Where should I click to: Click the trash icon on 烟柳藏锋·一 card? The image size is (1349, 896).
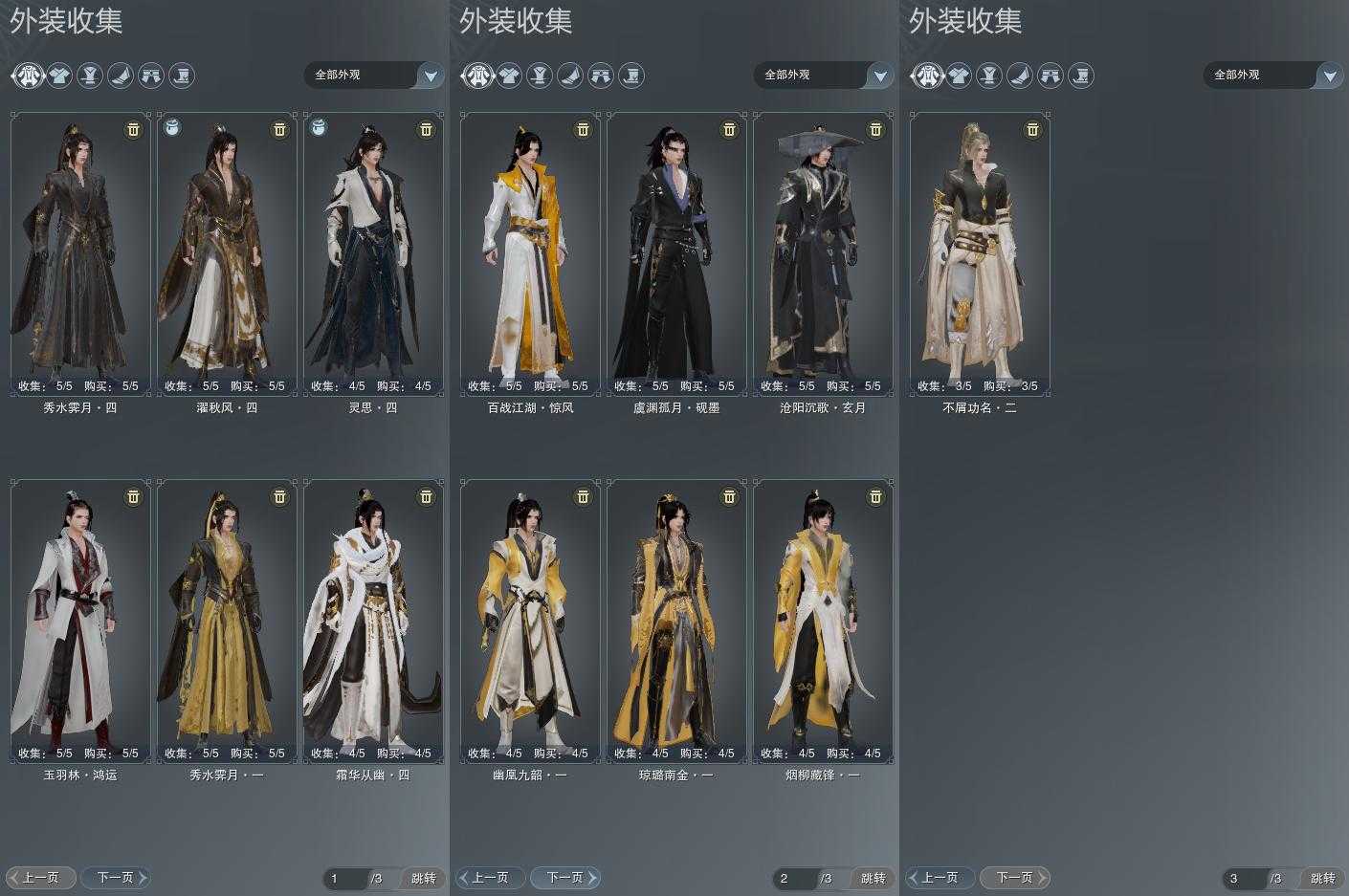click(x=875, y=496)
